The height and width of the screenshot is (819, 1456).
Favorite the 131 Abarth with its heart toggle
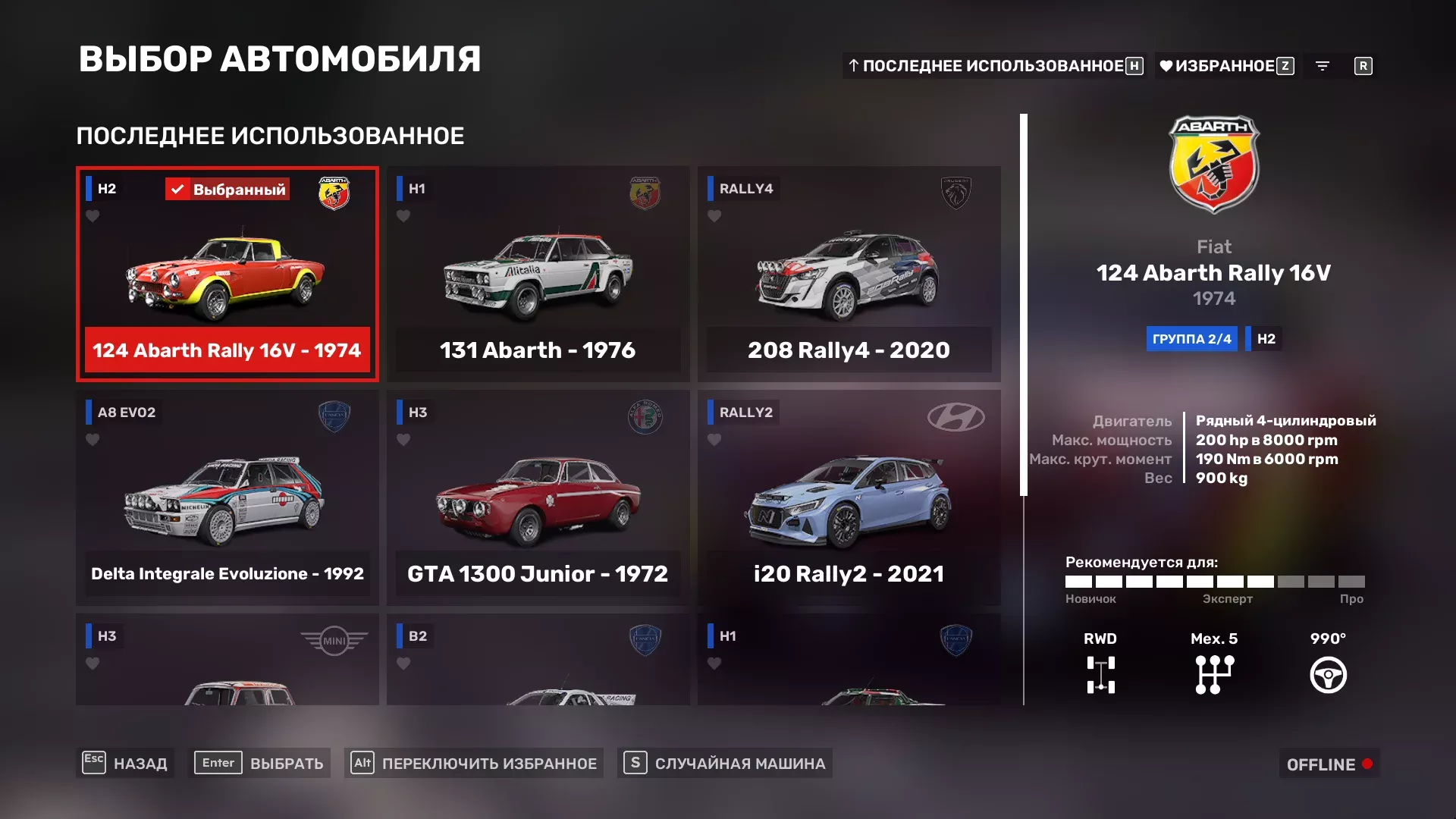pyautogui.click(x=403, y=216)
